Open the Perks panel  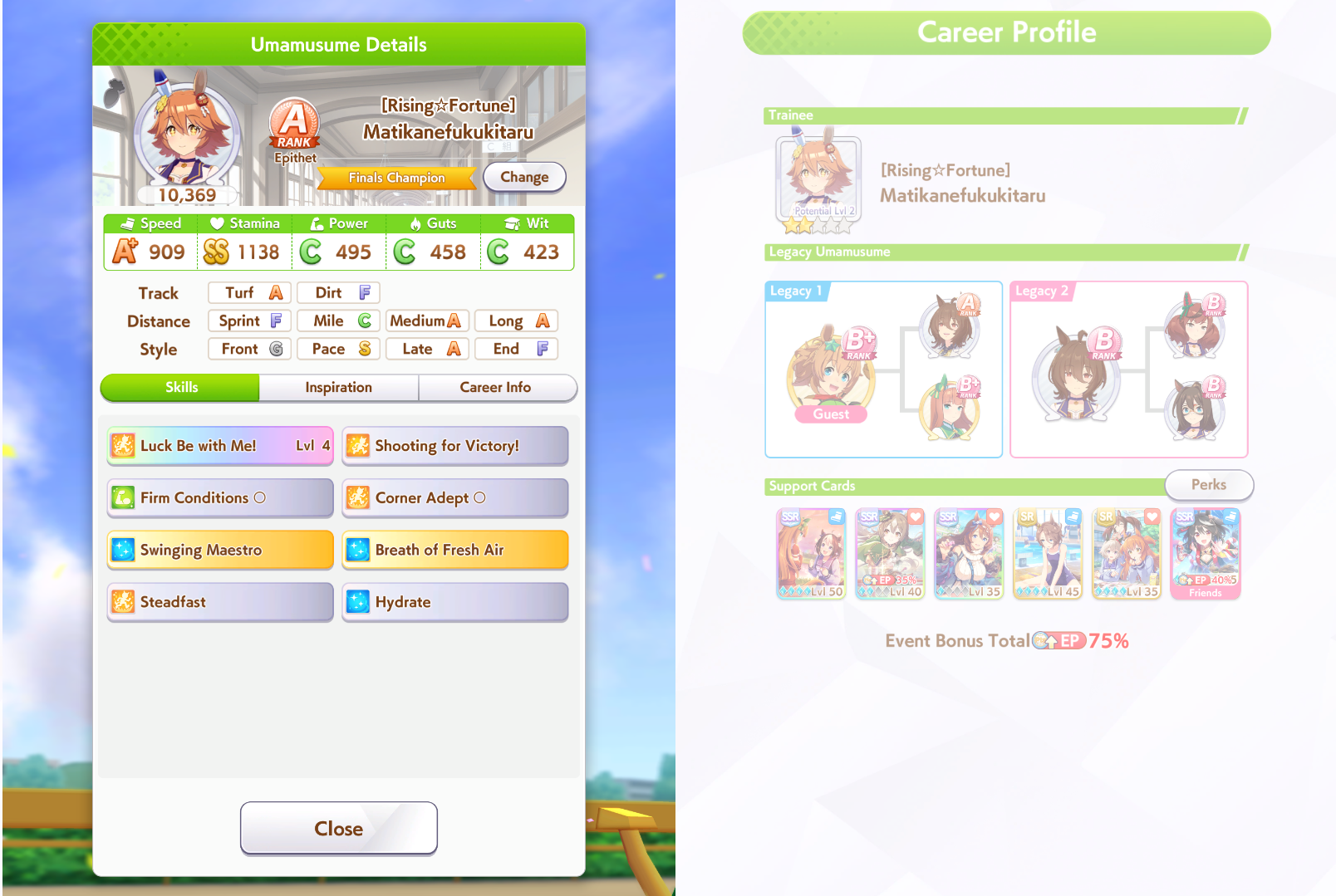(1209, 485)
